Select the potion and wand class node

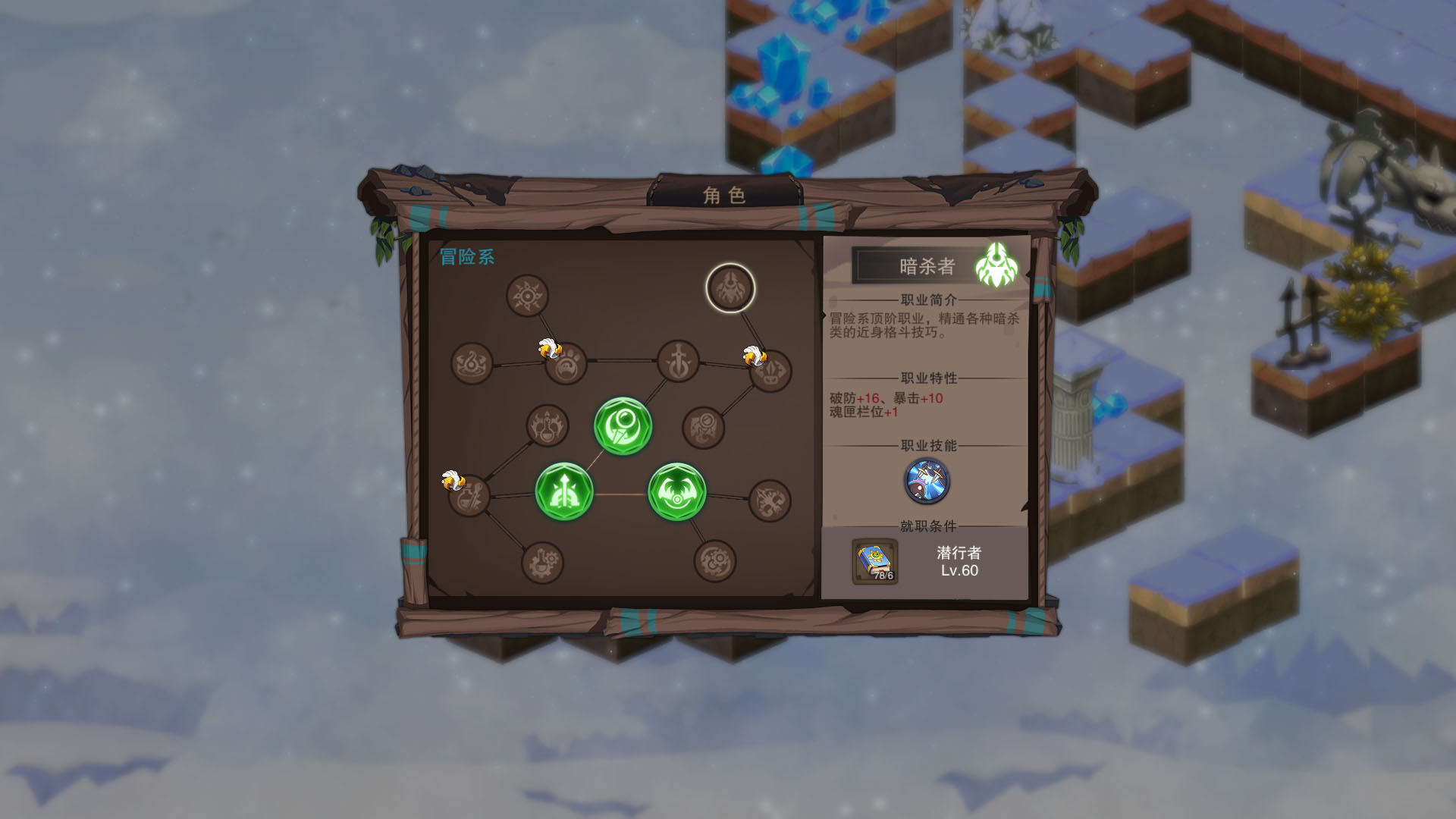[469, 497]
